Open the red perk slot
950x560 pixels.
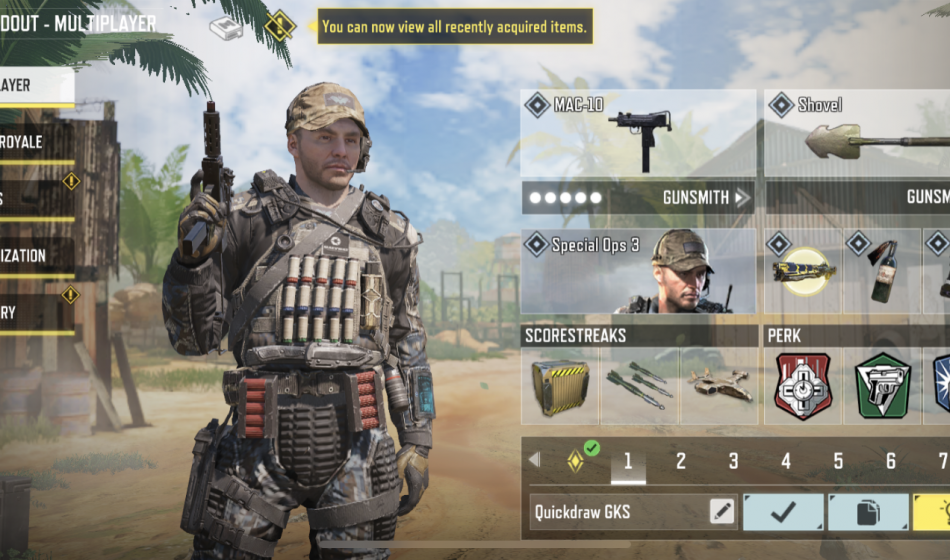coord(803,386)
